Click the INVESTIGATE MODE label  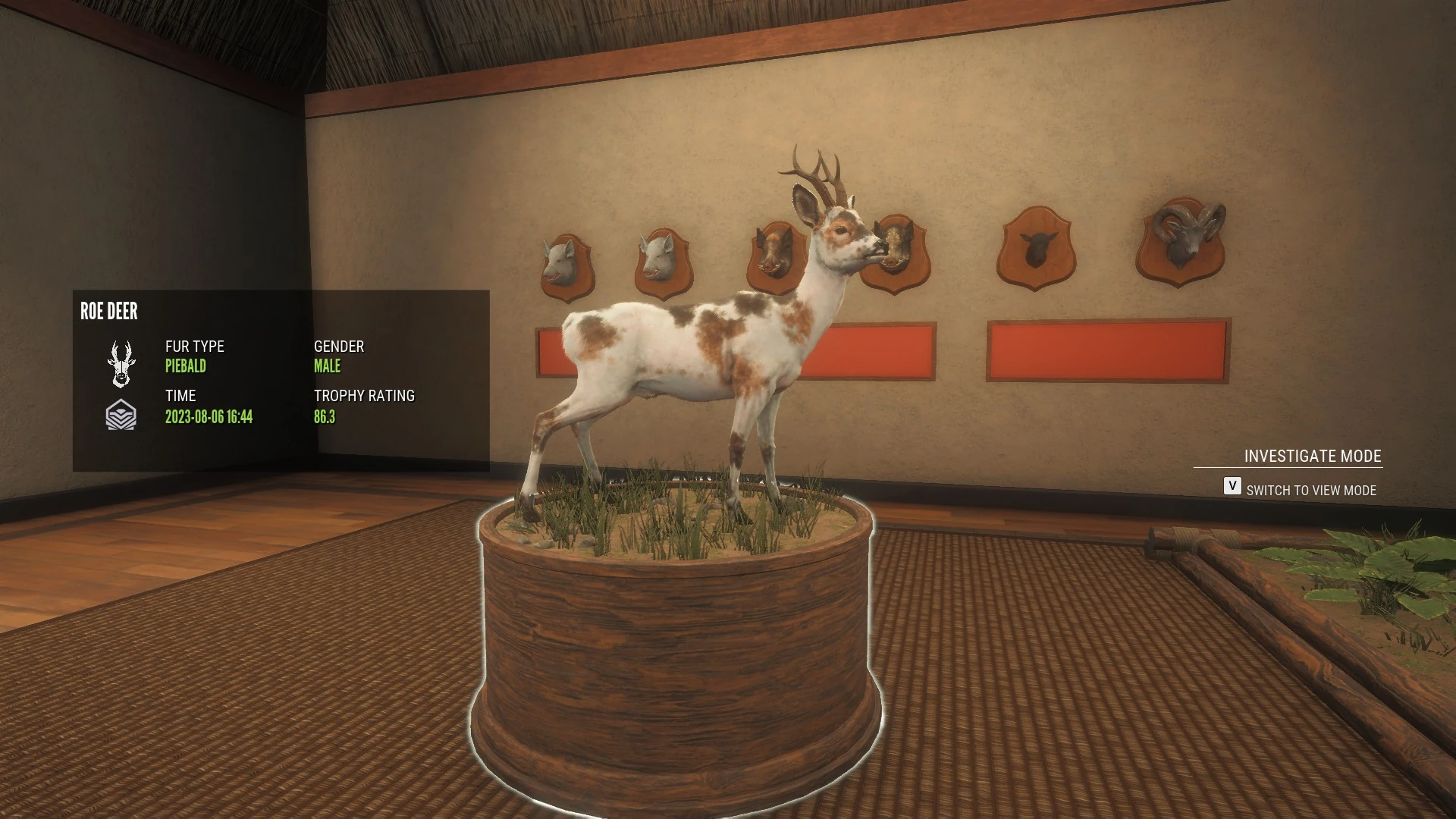1312,456
